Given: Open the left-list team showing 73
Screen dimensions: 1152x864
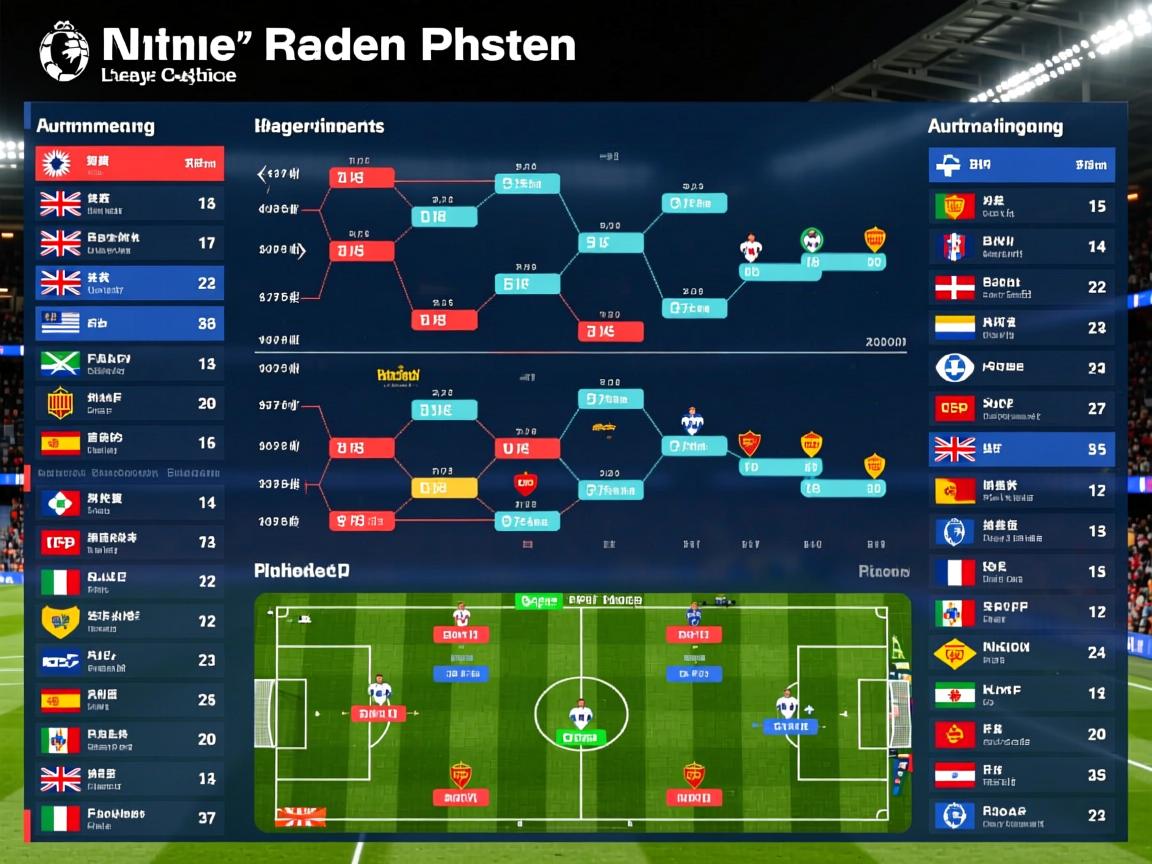Looking at the screenshot, I should 130,542.
